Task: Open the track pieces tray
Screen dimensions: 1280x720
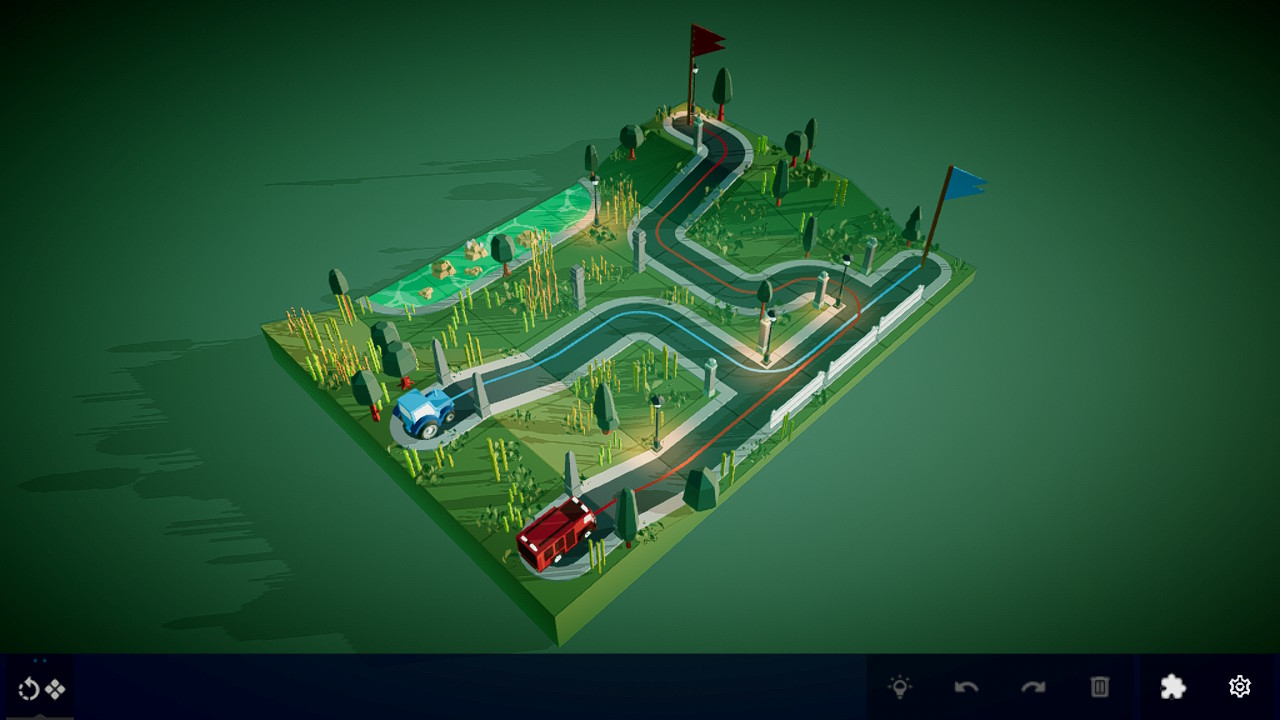Action: pos(55,688)
